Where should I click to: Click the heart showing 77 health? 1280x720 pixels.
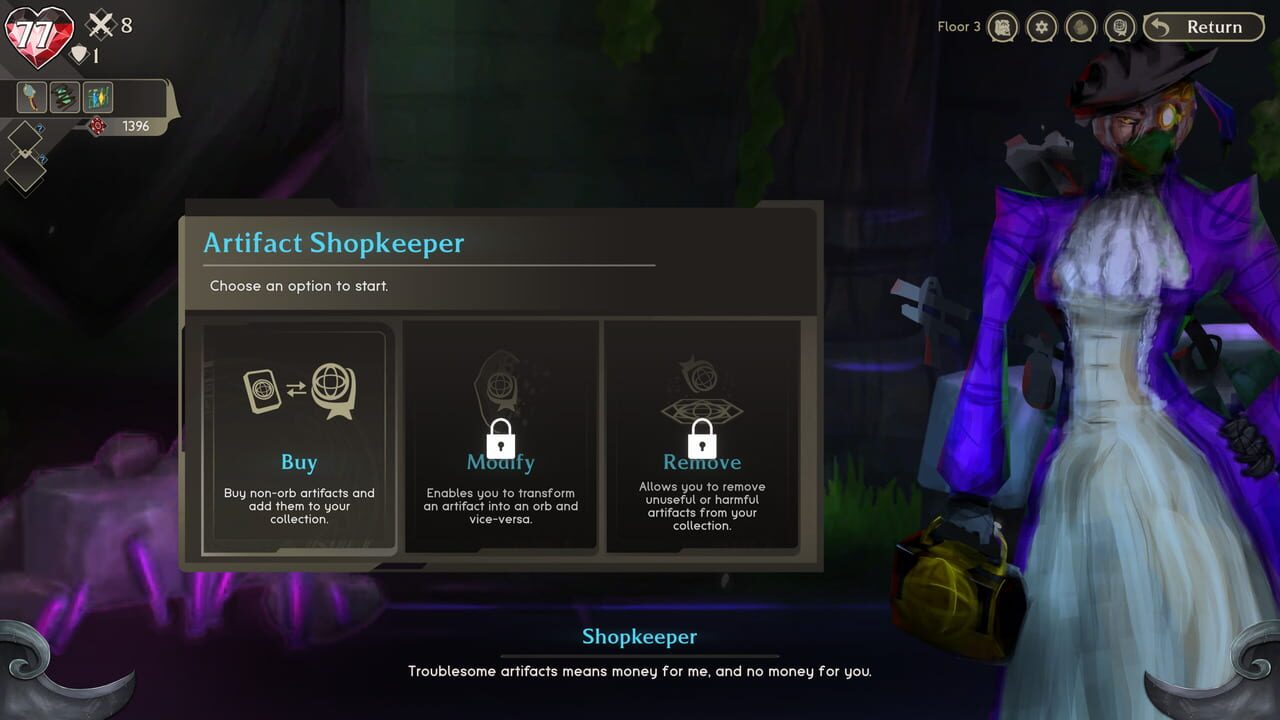[x=37, y=33]
